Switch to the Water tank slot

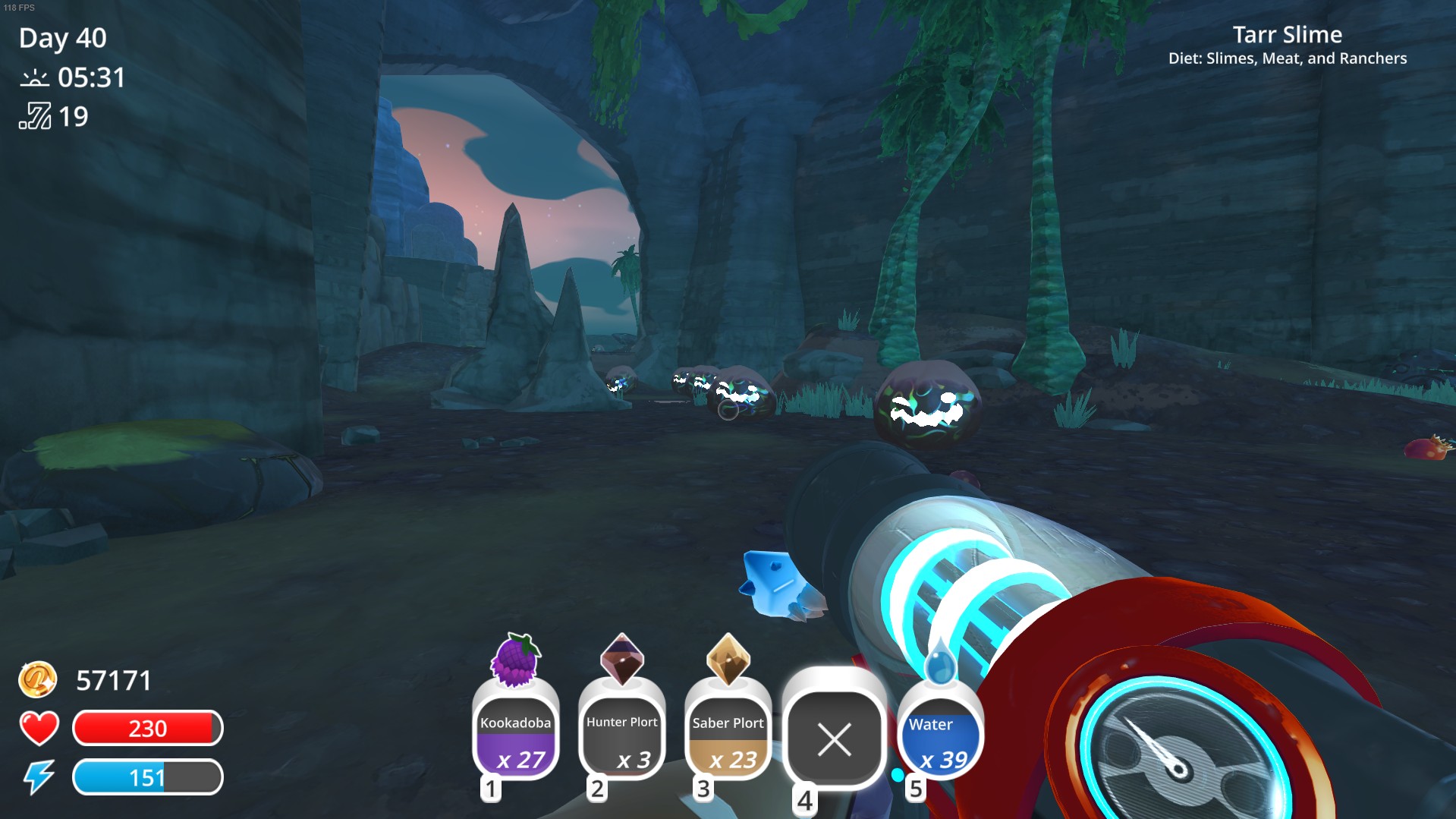pos(941,737)
